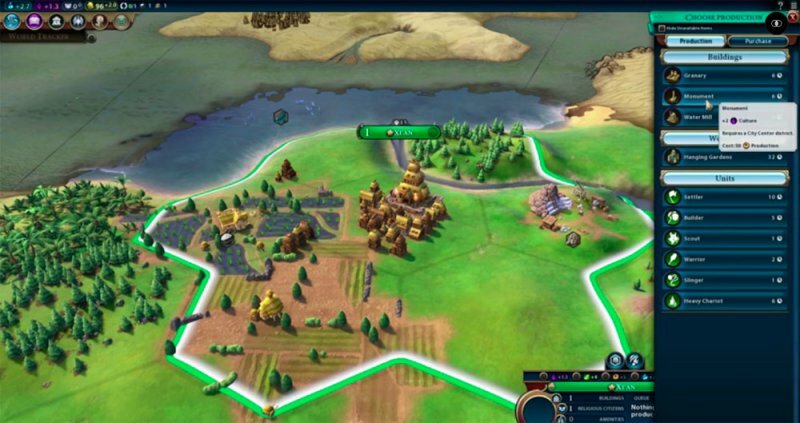Toggle Hide Unavailable Items checkbox
Image resolution: width=800 pixels, height=423 pixels.
click(x=661, y=28)
